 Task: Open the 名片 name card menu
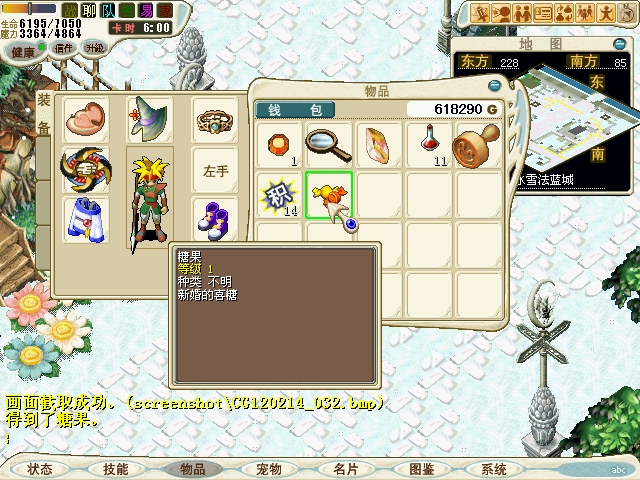coord(346,469)
